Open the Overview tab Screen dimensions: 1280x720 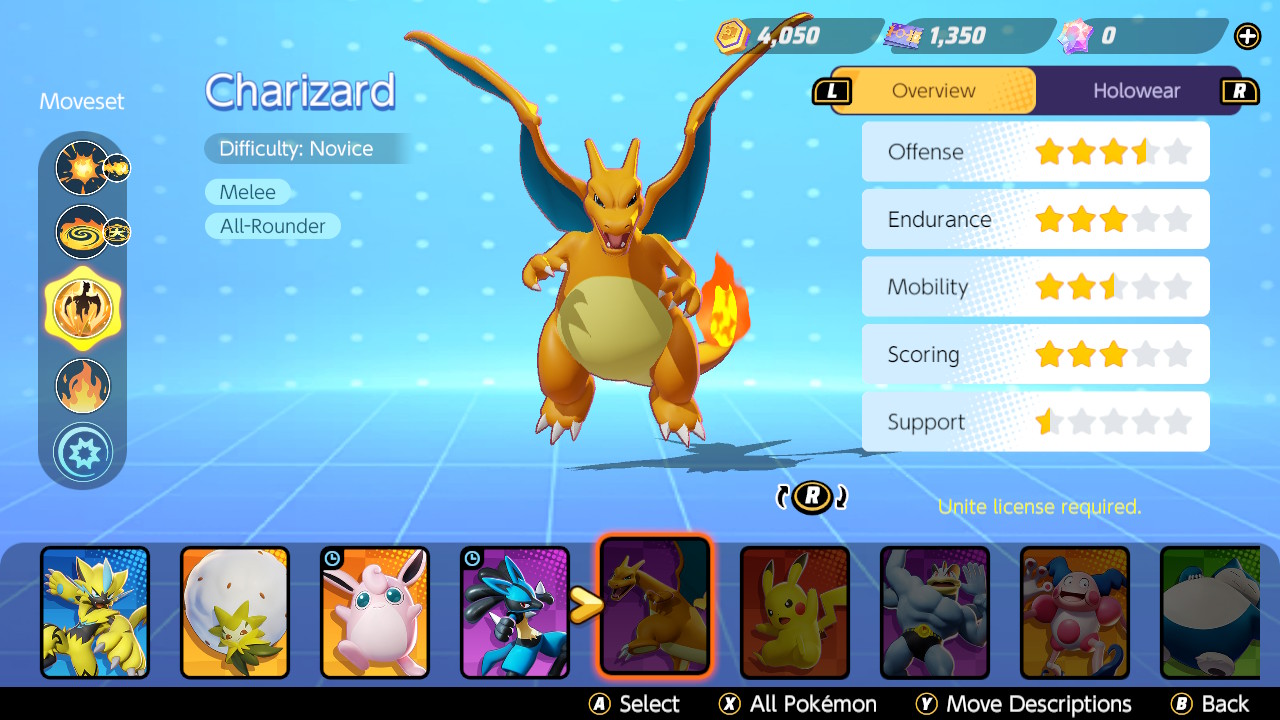pos(933,91)
